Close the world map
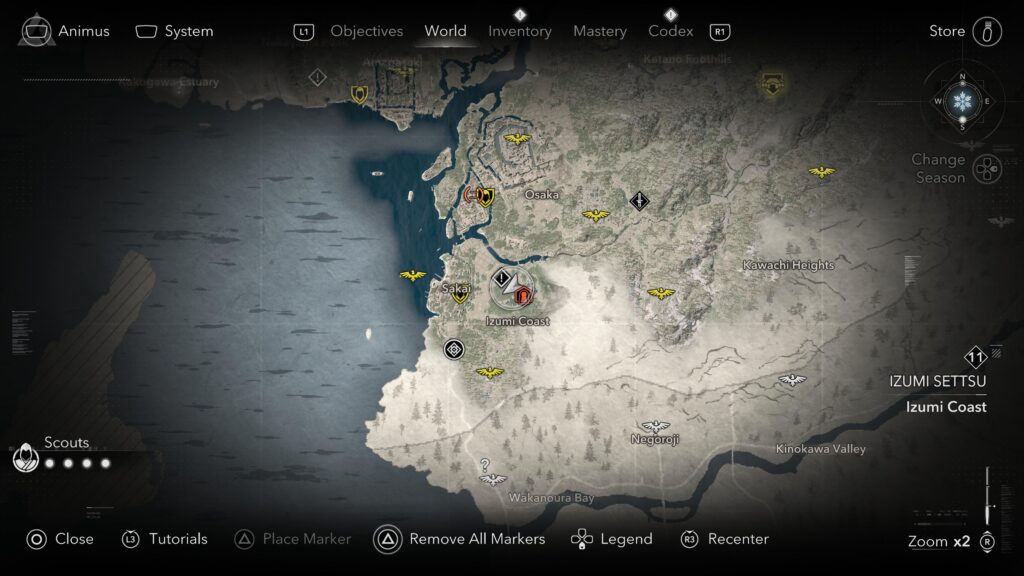 pyautogui.click(x=60, y=539)
